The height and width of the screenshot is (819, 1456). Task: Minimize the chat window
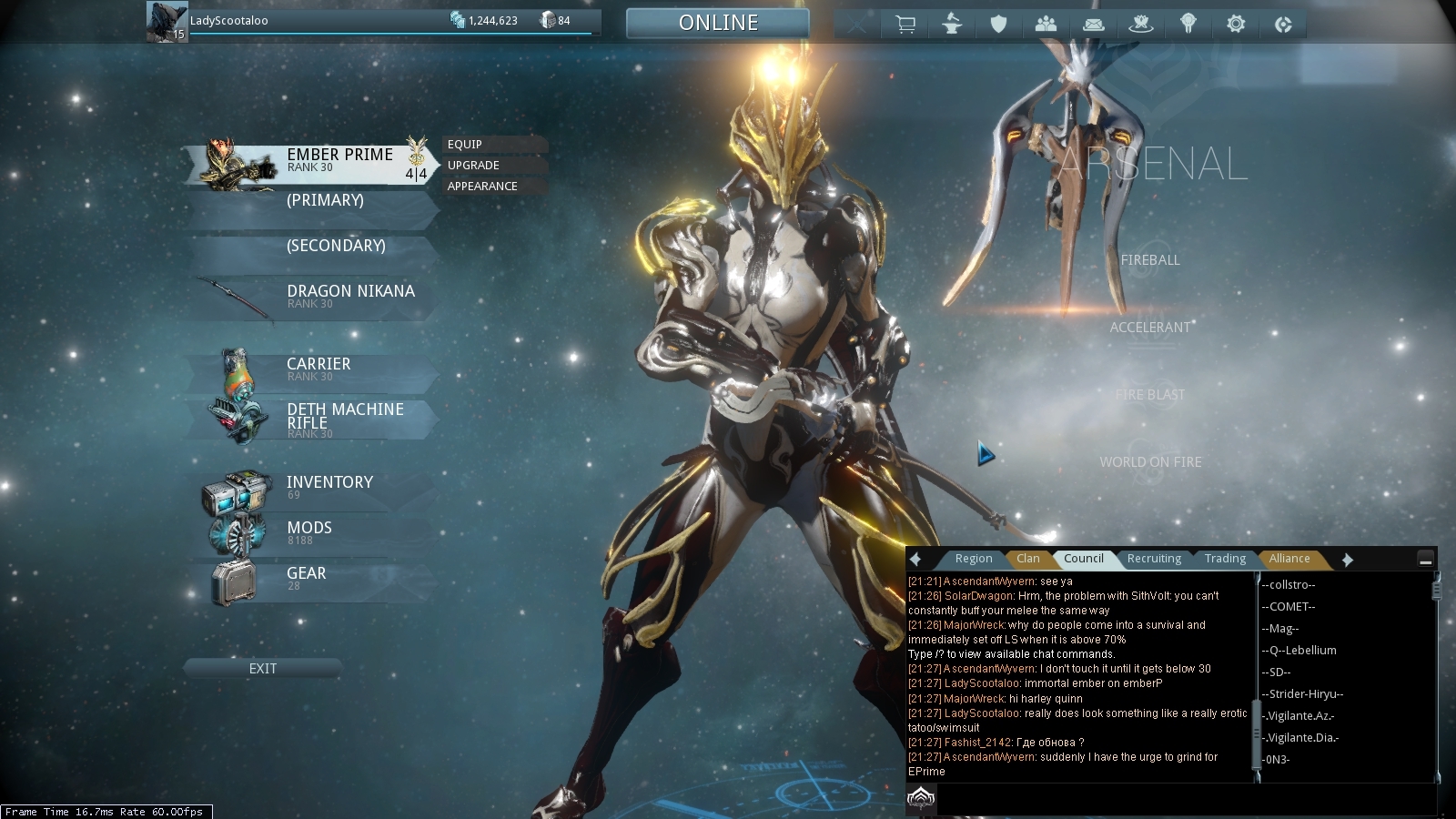click(x=1426, y=560)
